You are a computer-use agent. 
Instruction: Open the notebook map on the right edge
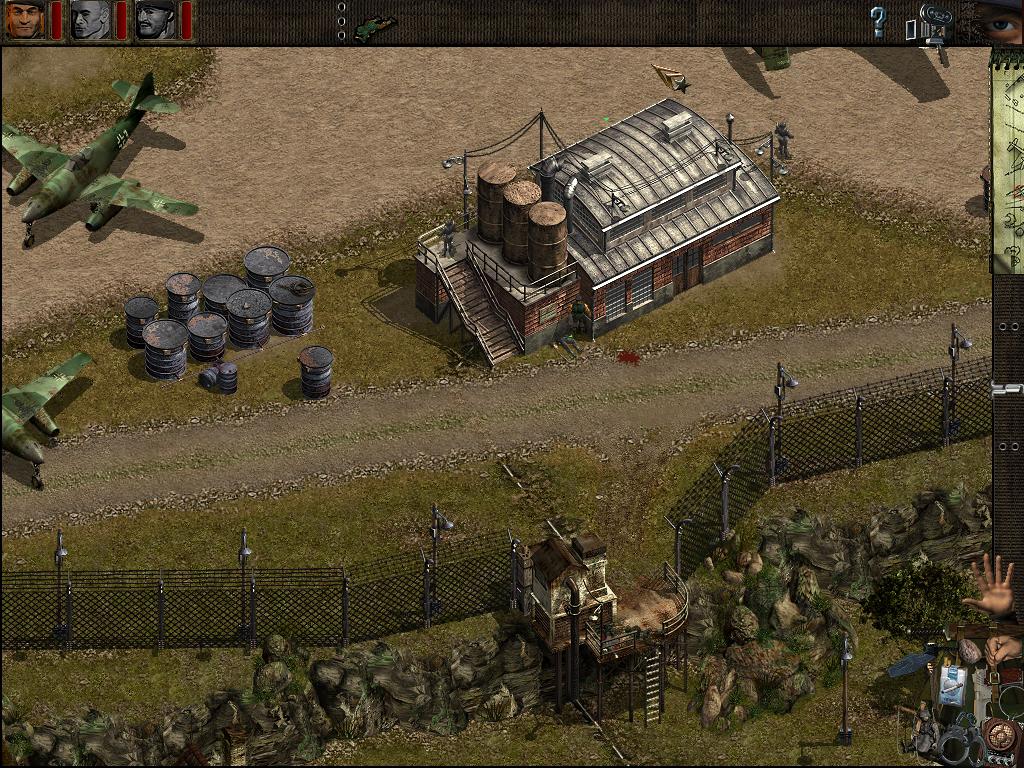(x=1007, y=160)
